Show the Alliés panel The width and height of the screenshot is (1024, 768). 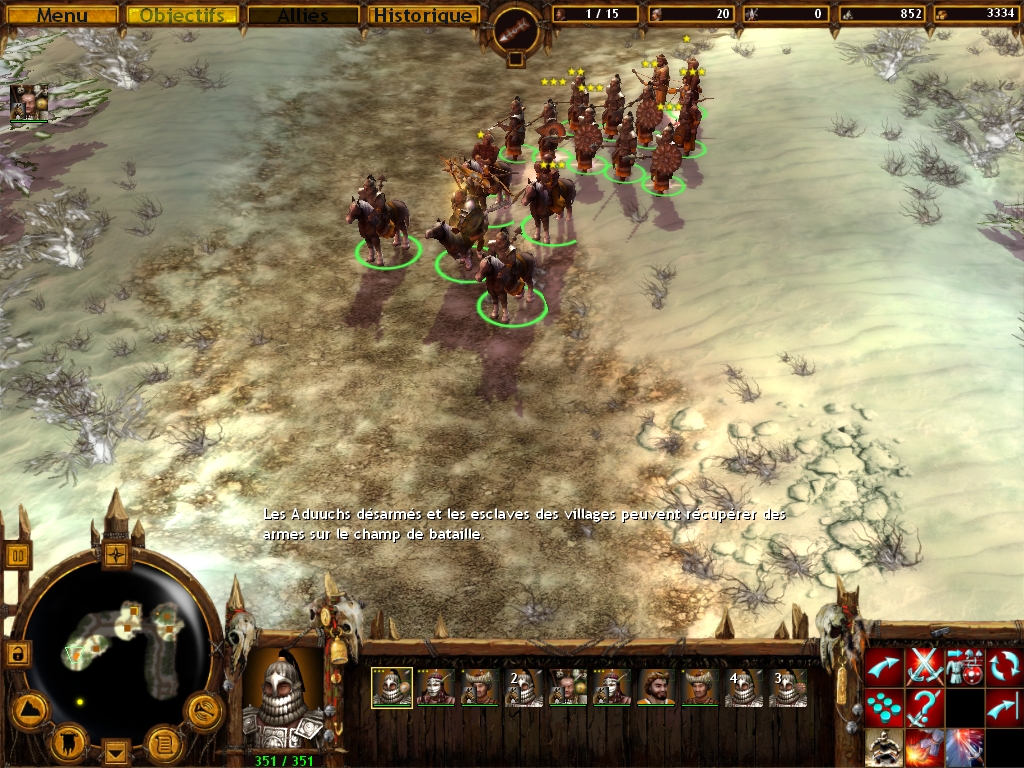click(x=303, y=15)
